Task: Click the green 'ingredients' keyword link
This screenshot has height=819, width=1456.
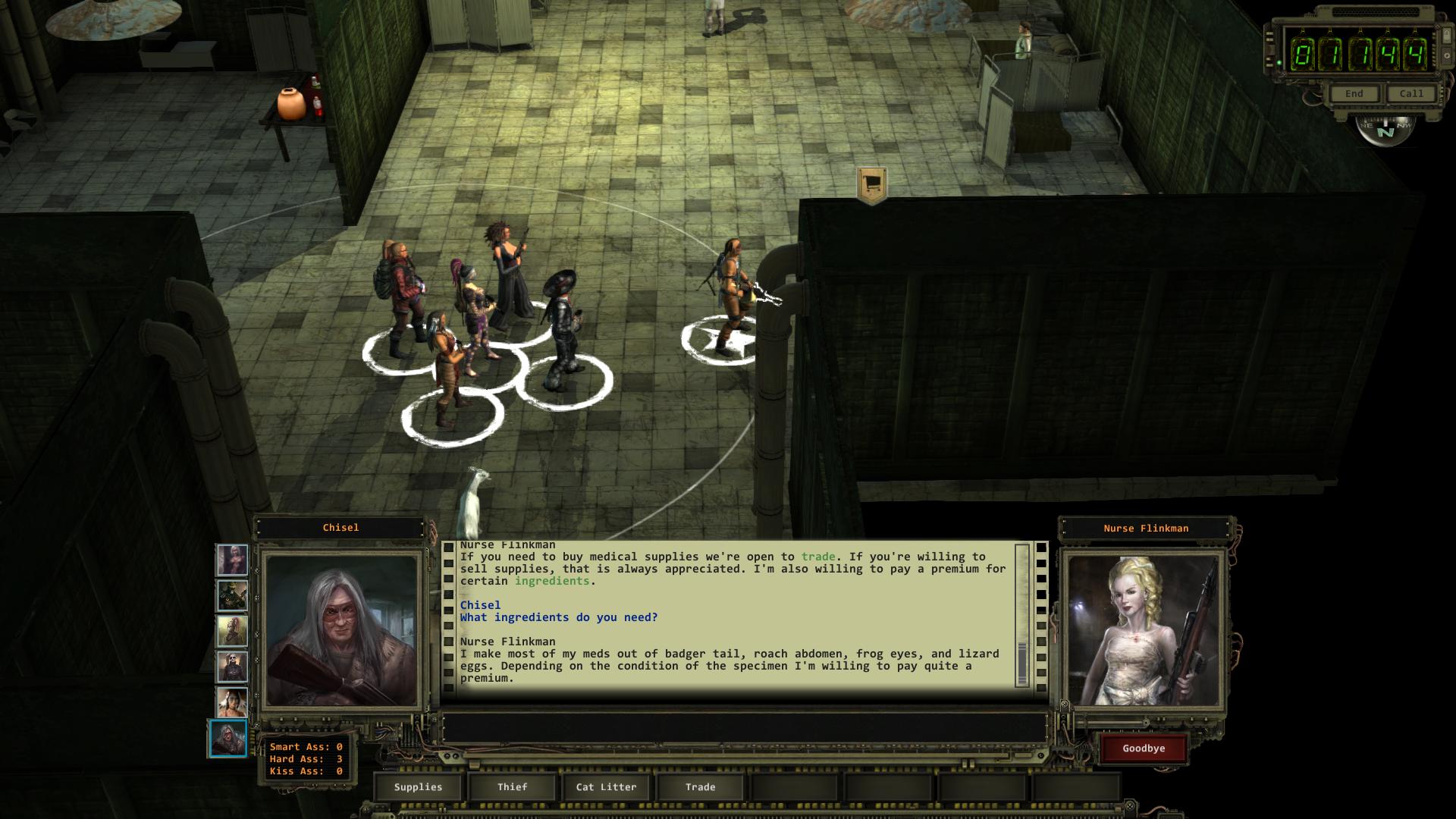Action: [551, 581]
